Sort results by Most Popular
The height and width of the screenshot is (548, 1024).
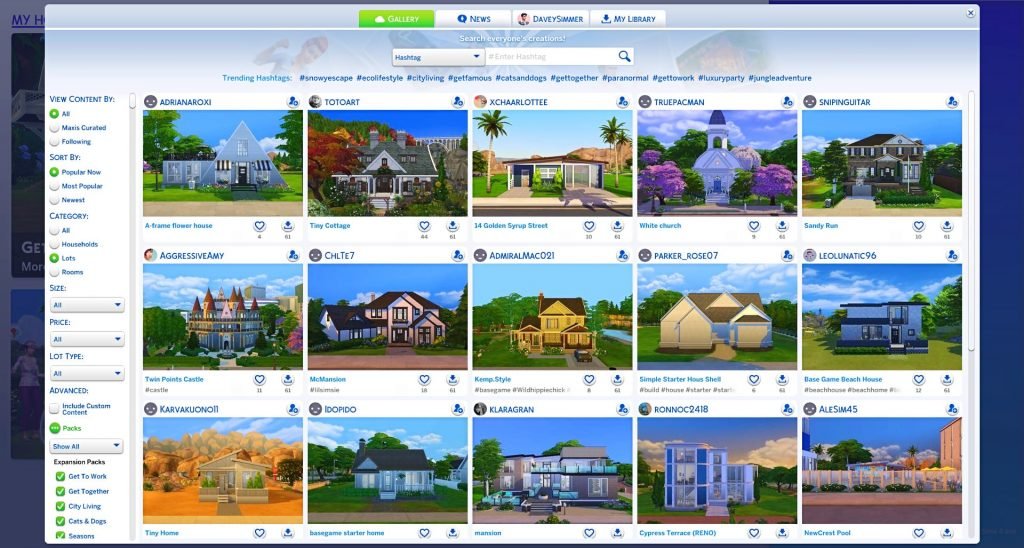point(54,186)
